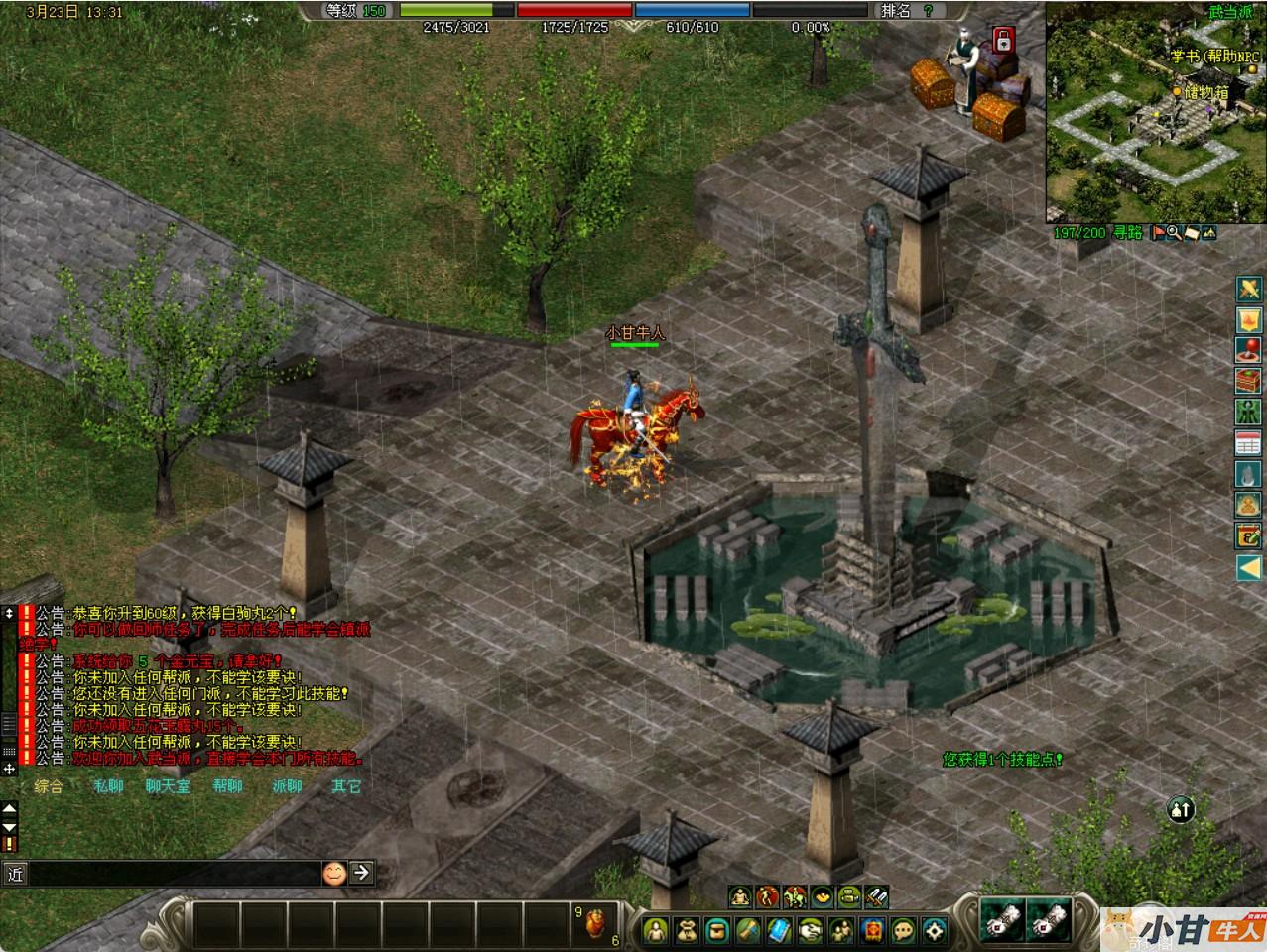
Task: Click the 寻路 pathfinding button
Action: coord(1127,233)
